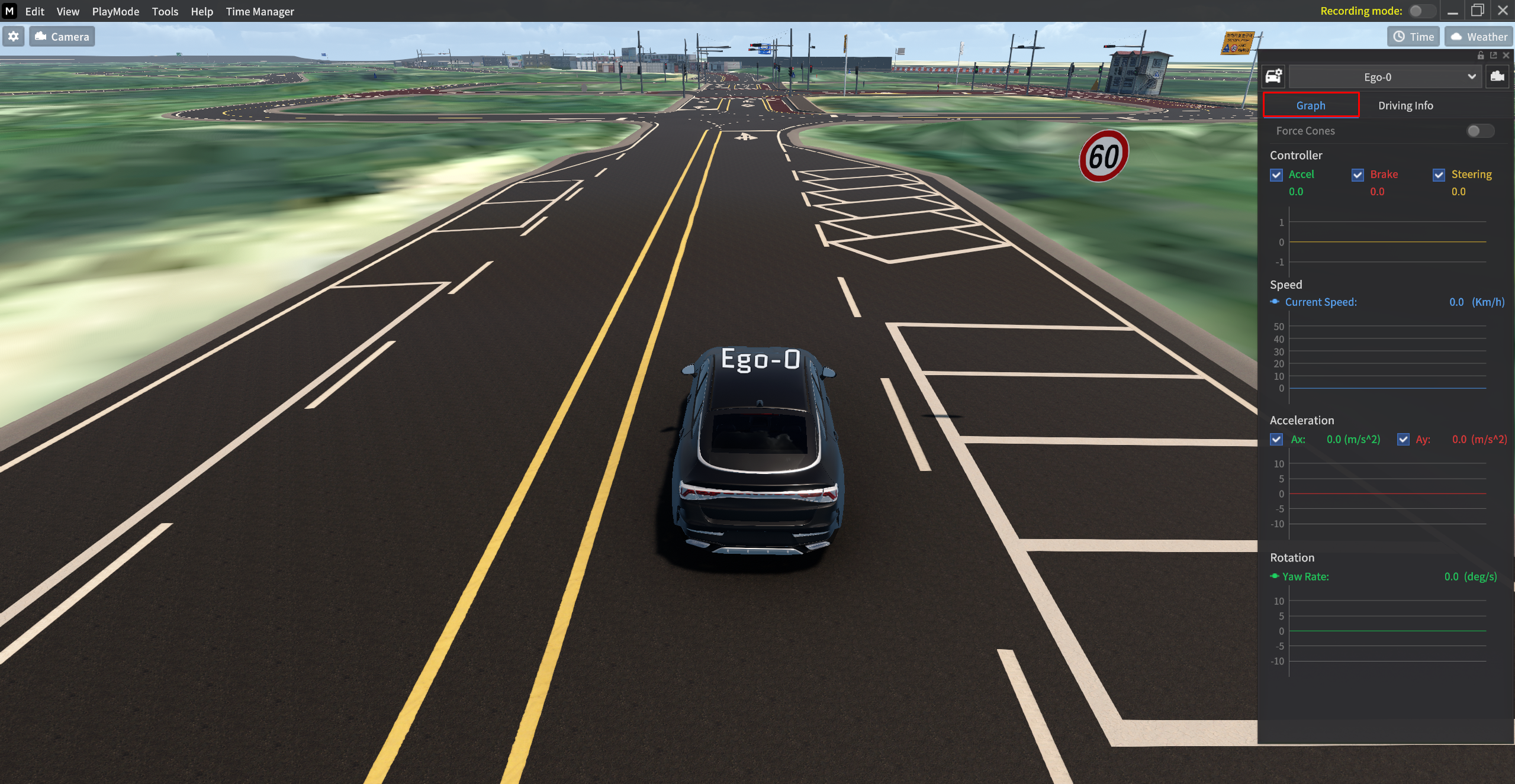Uncheck the Accel checkbox
Image resolution: width=1515 pixels, height=784 pixels.
(1276, 175)
